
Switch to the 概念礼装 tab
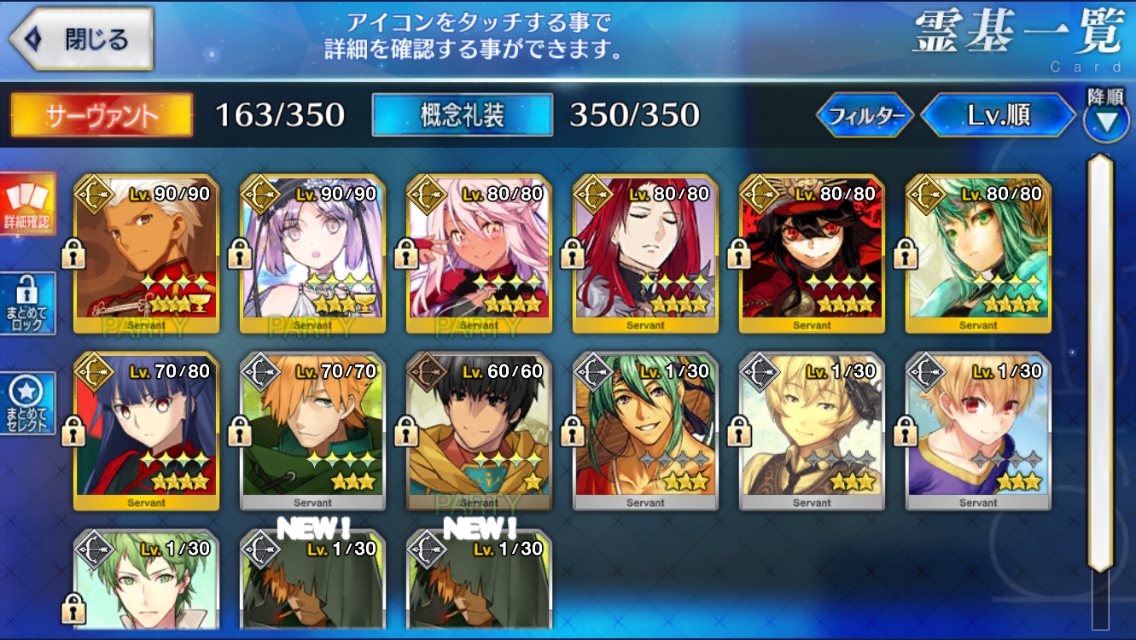[x=461, y=115]
